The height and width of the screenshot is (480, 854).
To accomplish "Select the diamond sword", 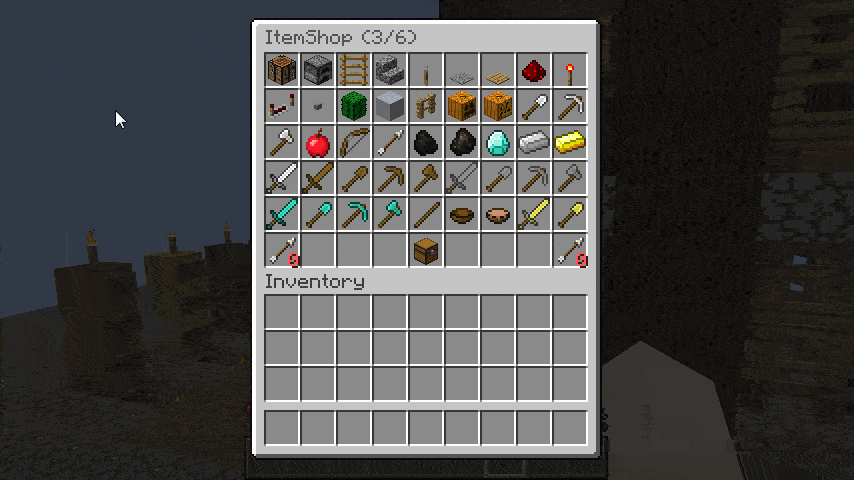I will 282,215.
